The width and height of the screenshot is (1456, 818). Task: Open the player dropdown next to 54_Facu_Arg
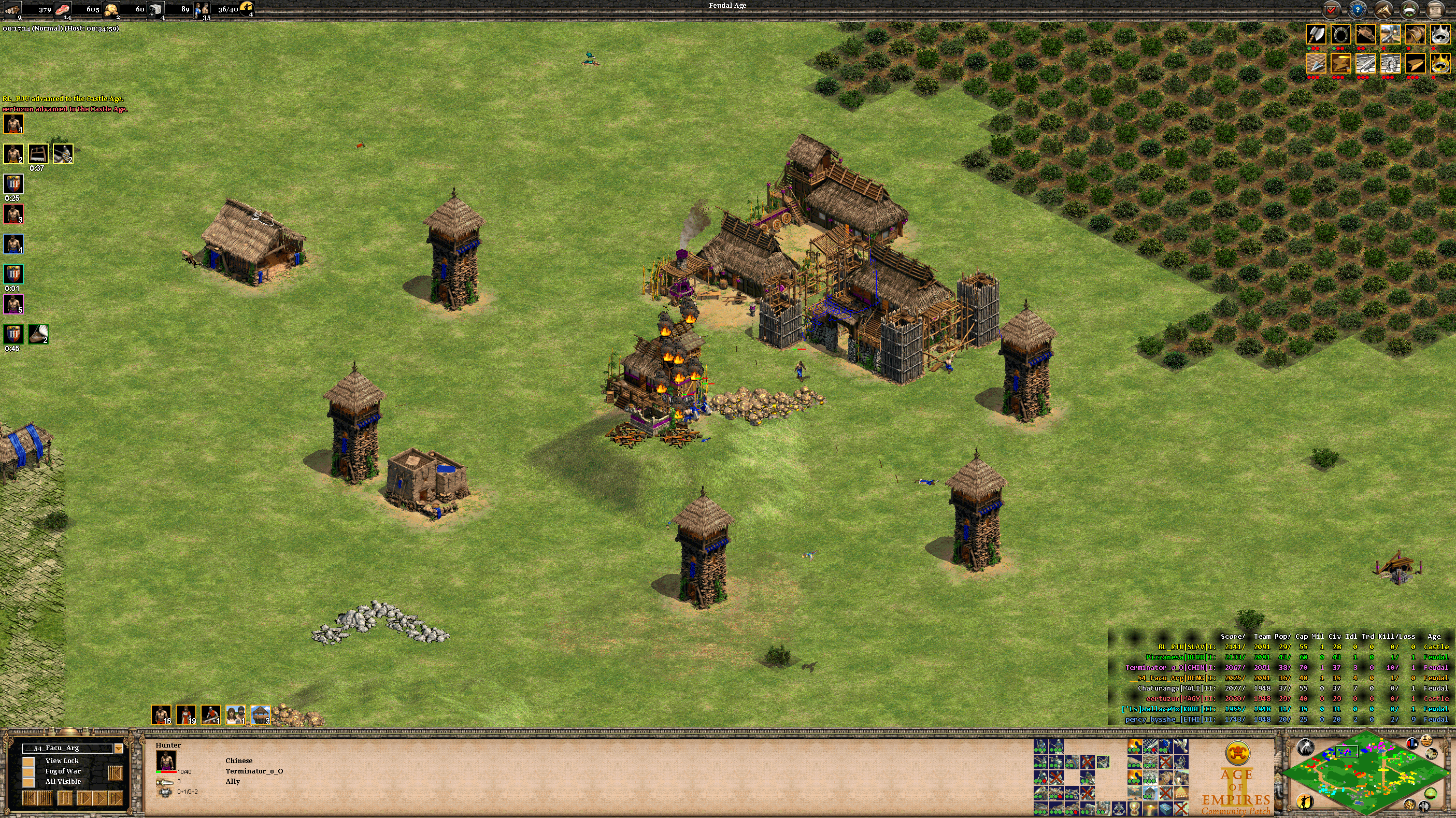(x=119, y=749)
